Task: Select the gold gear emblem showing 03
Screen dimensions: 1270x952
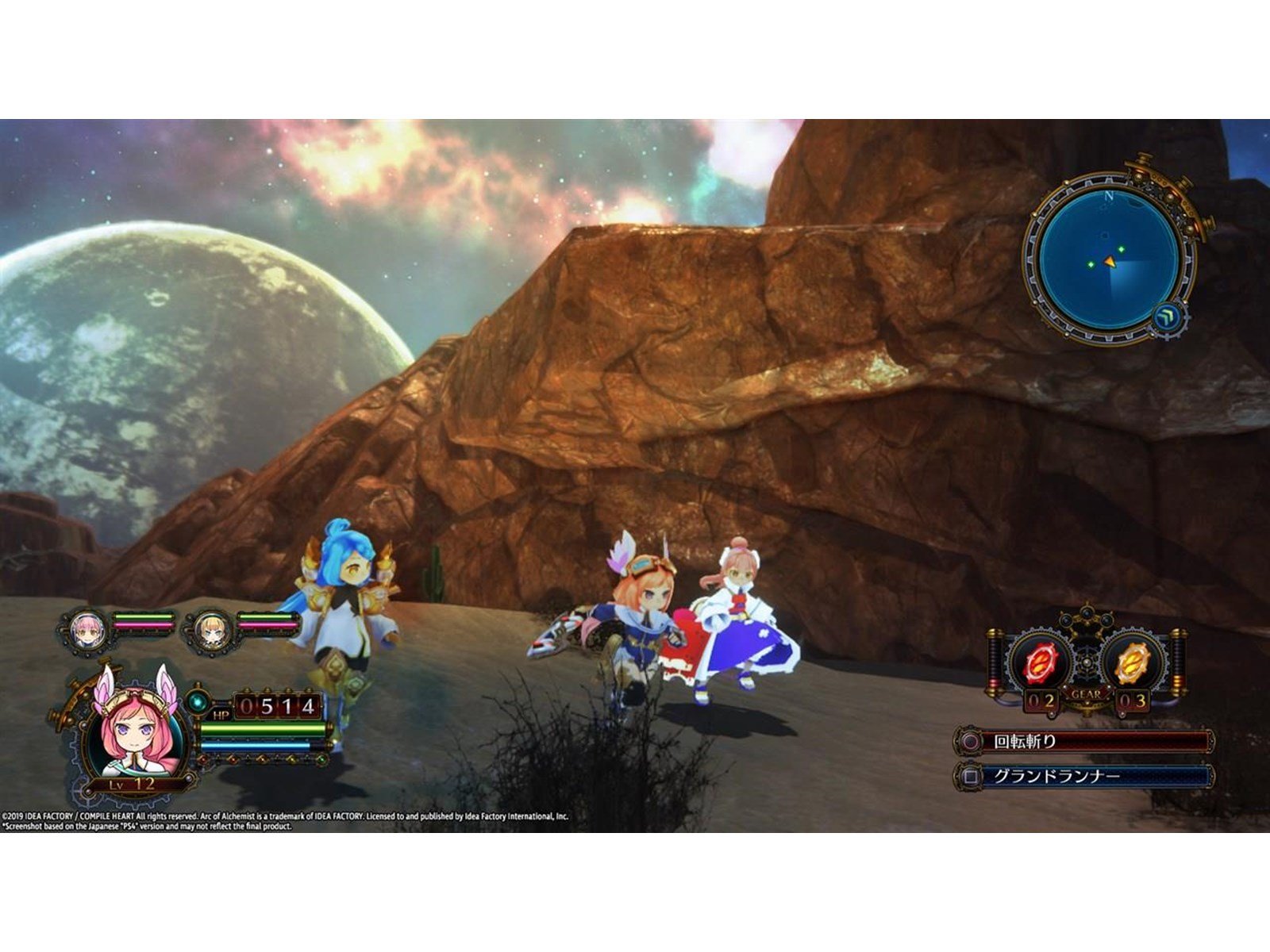Action: 1131,662
